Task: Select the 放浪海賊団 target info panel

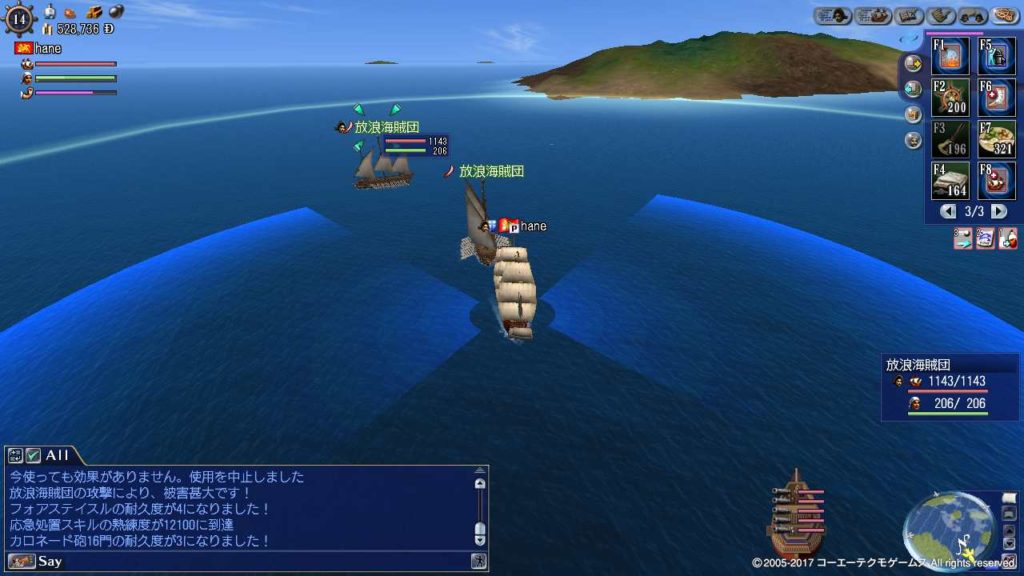Action: point(949,385)
